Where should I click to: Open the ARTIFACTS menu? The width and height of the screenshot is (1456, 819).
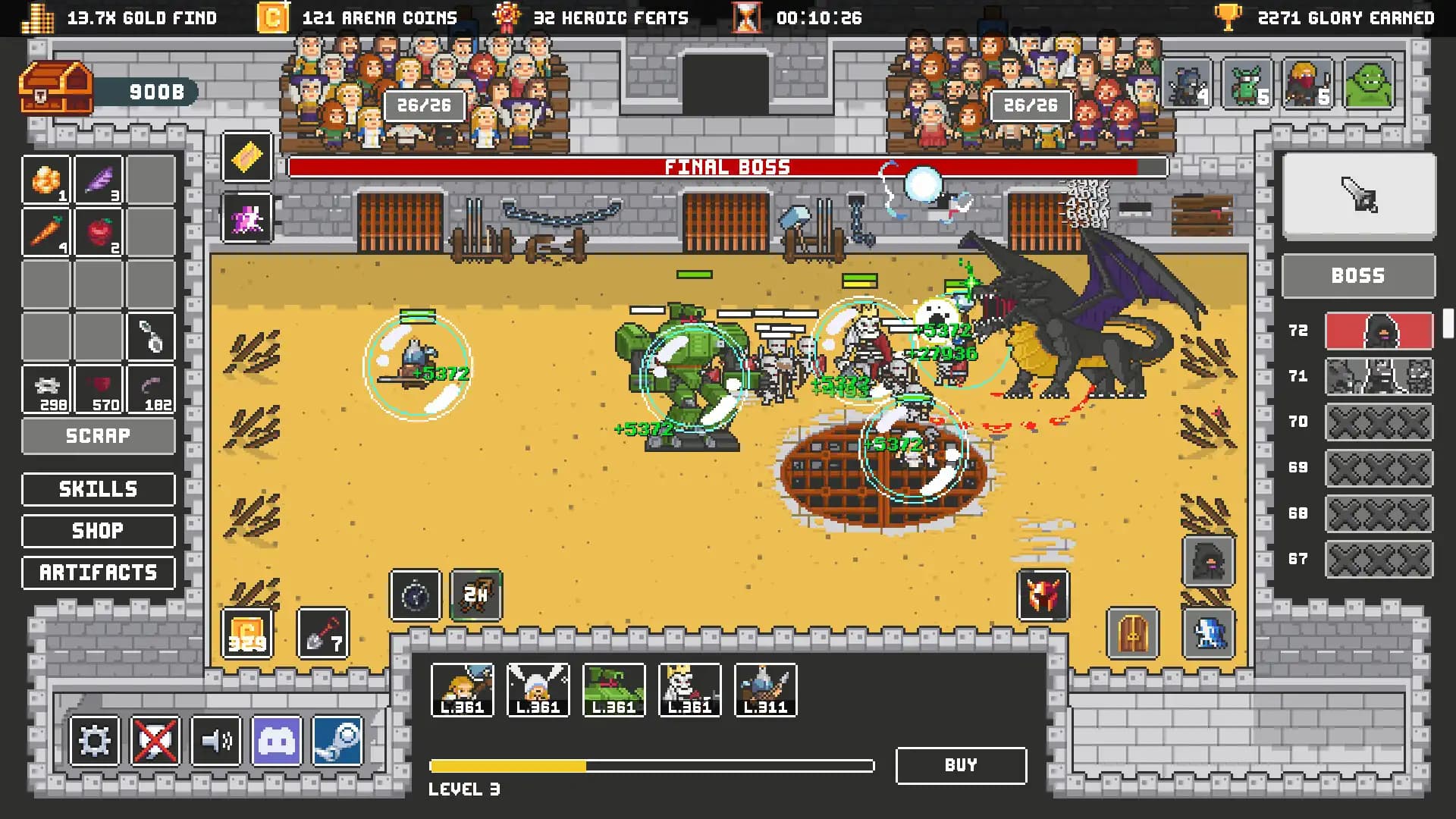pyautogui.click(x=98, y=573)
